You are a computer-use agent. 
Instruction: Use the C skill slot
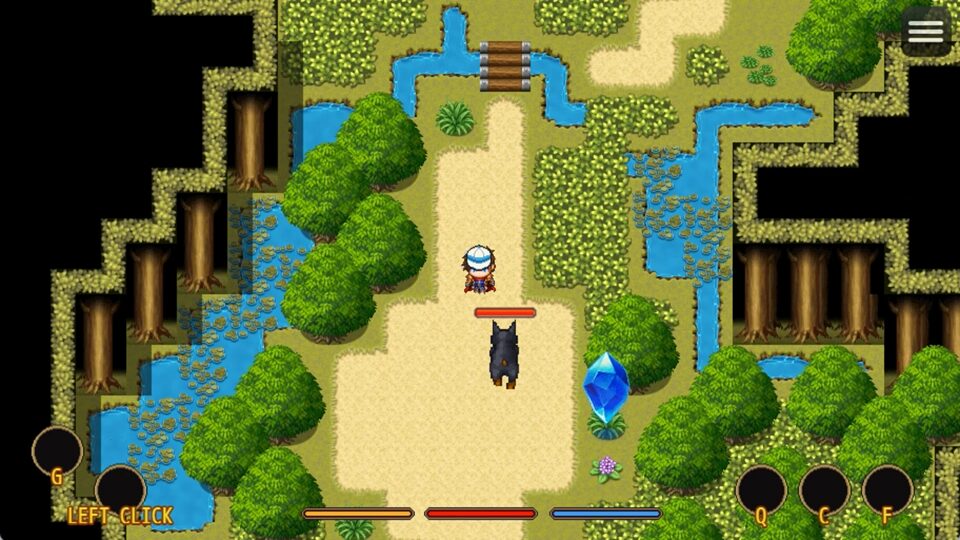click(824, 490)
